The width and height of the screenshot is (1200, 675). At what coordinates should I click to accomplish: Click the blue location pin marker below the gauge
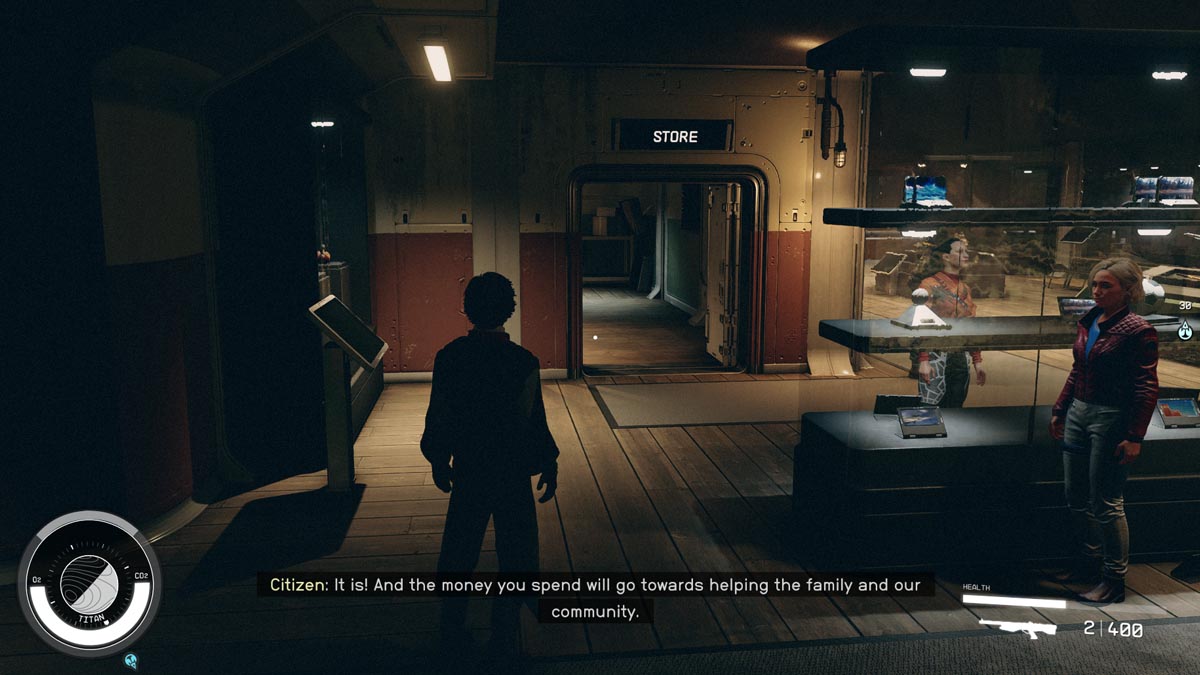pos(131,660)
